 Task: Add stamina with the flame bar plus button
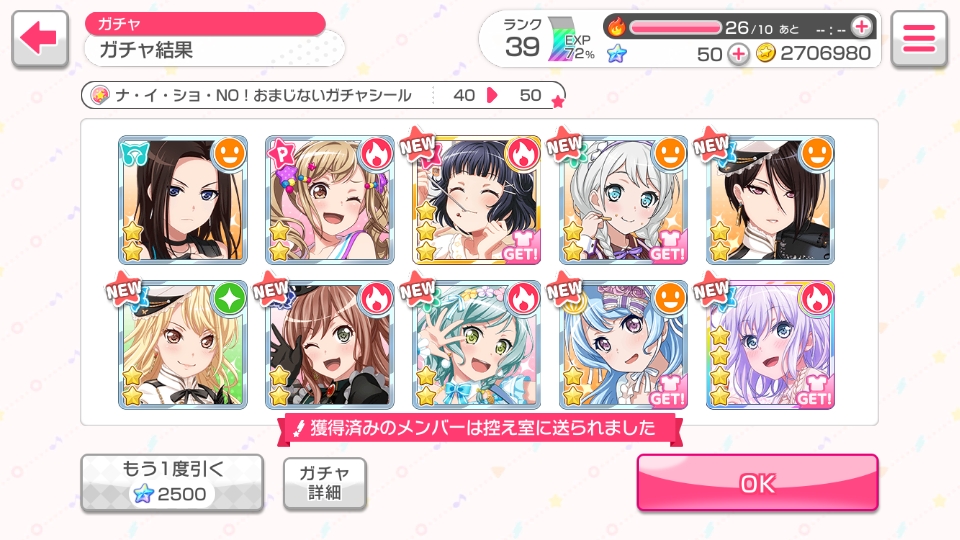point(861,26)
